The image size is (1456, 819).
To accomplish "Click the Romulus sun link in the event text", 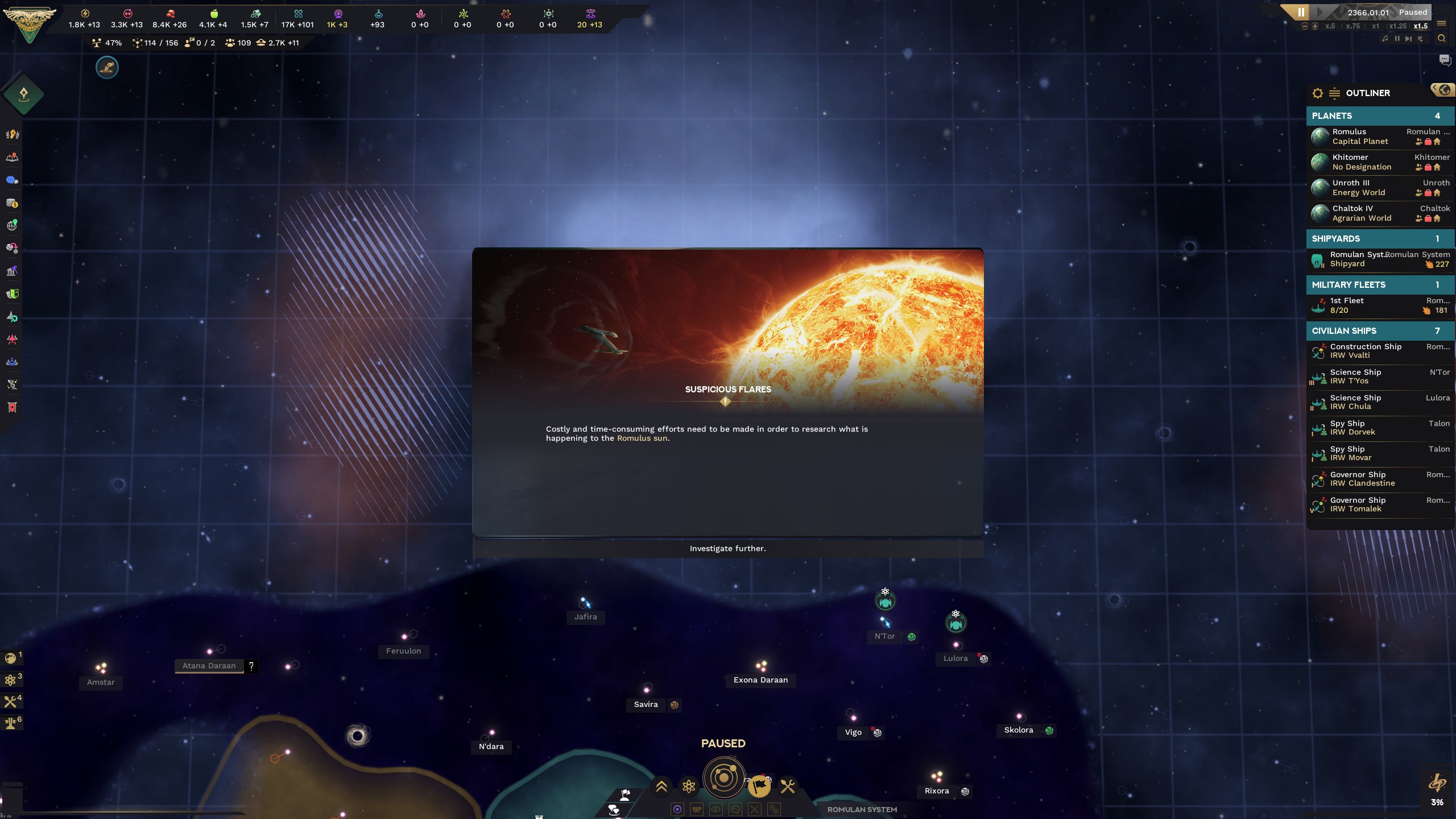I will click(643, 439).
